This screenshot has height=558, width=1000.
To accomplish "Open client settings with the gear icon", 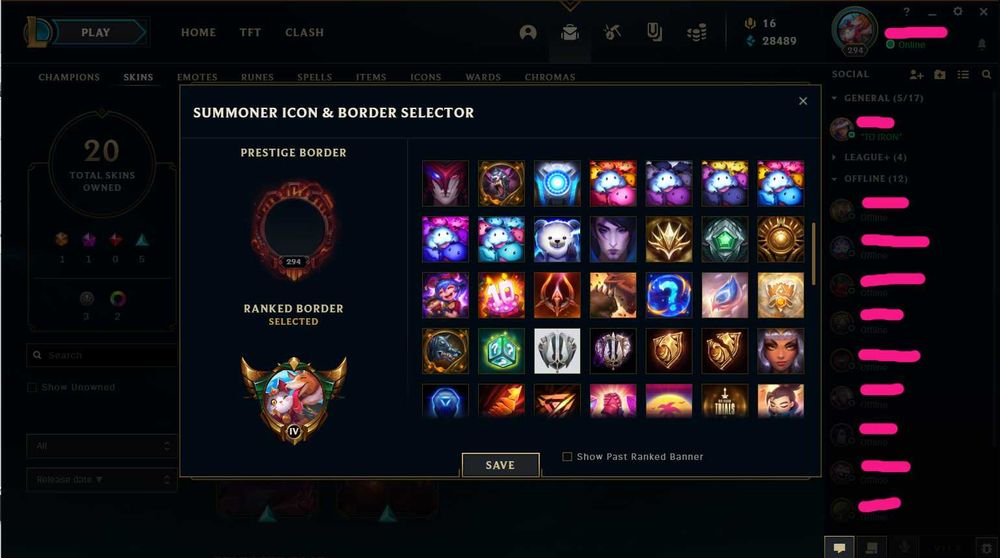I will pos(957,11).
